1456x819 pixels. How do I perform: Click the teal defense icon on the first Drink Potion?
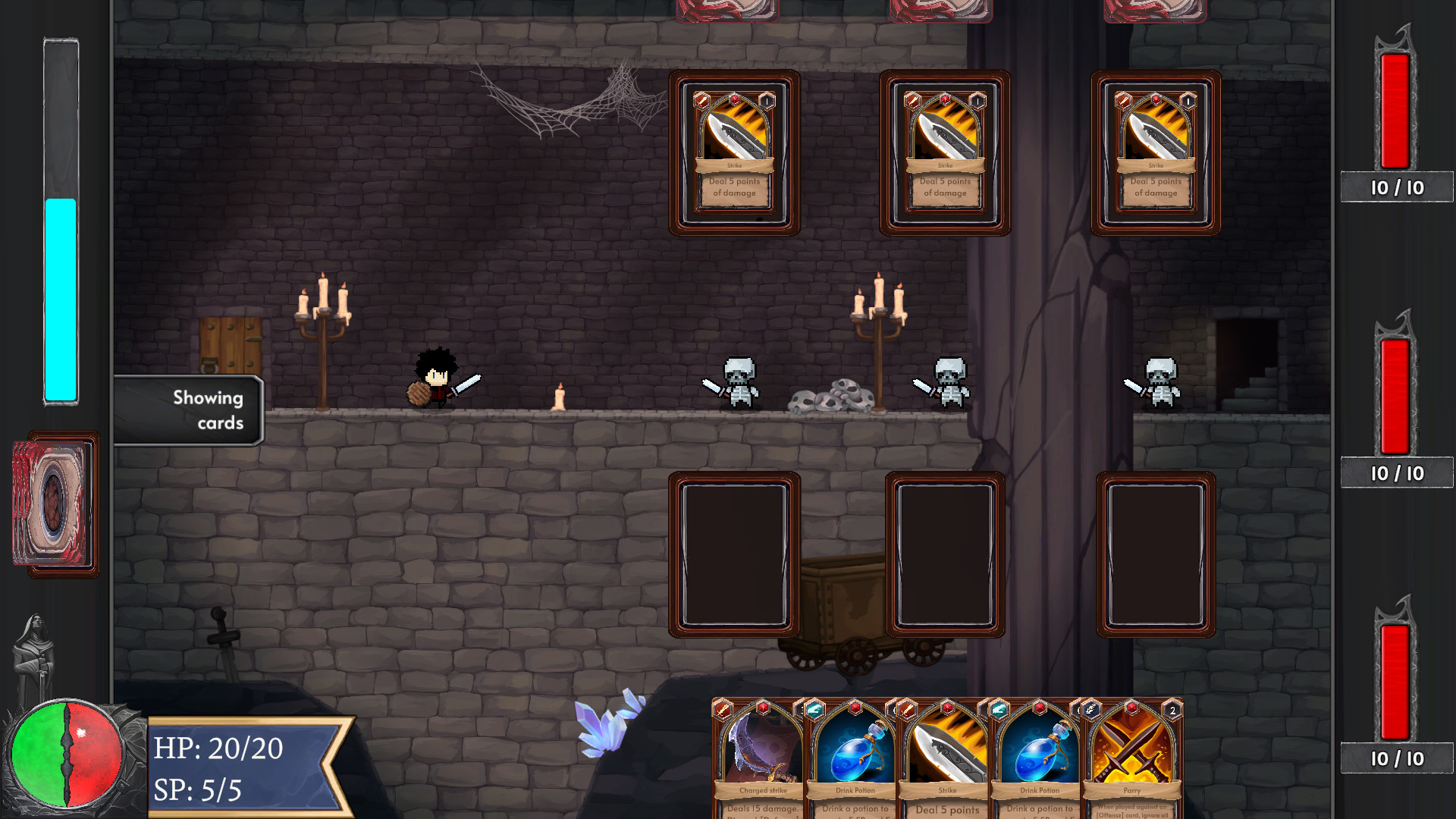[x=816, y=711]
